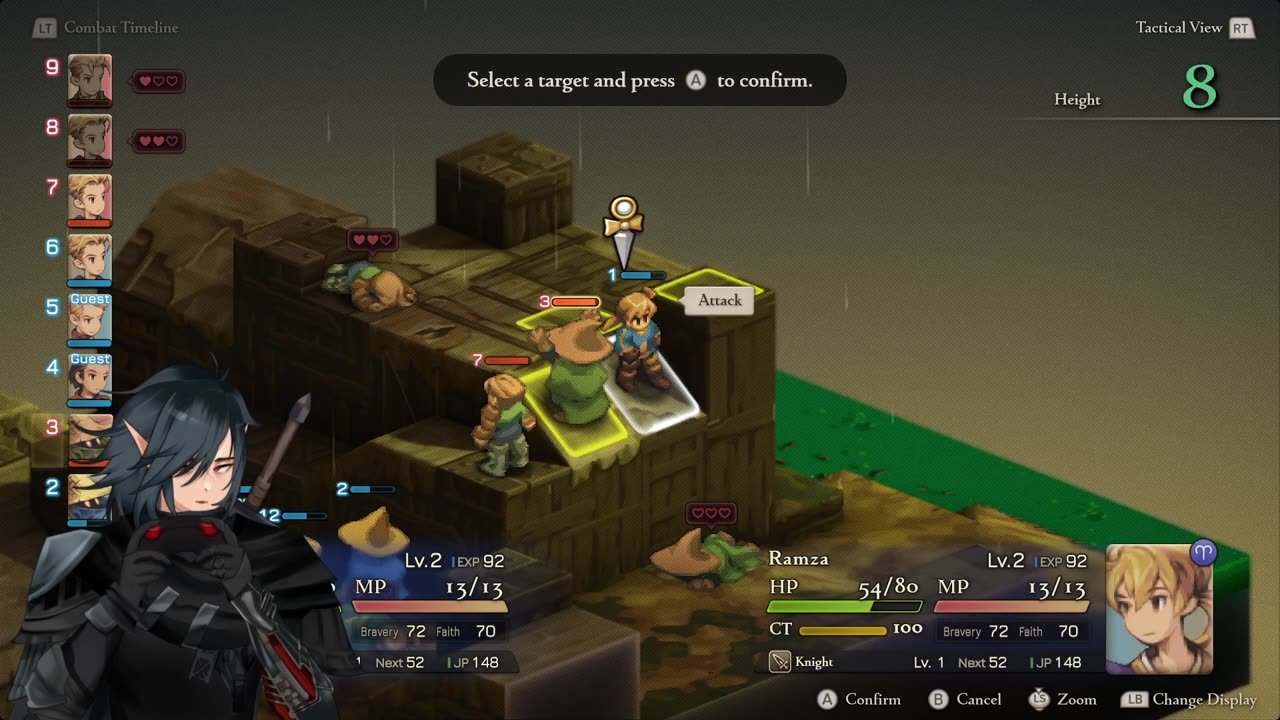Select the turn 4 Guest portrait

tap(89, 379)
